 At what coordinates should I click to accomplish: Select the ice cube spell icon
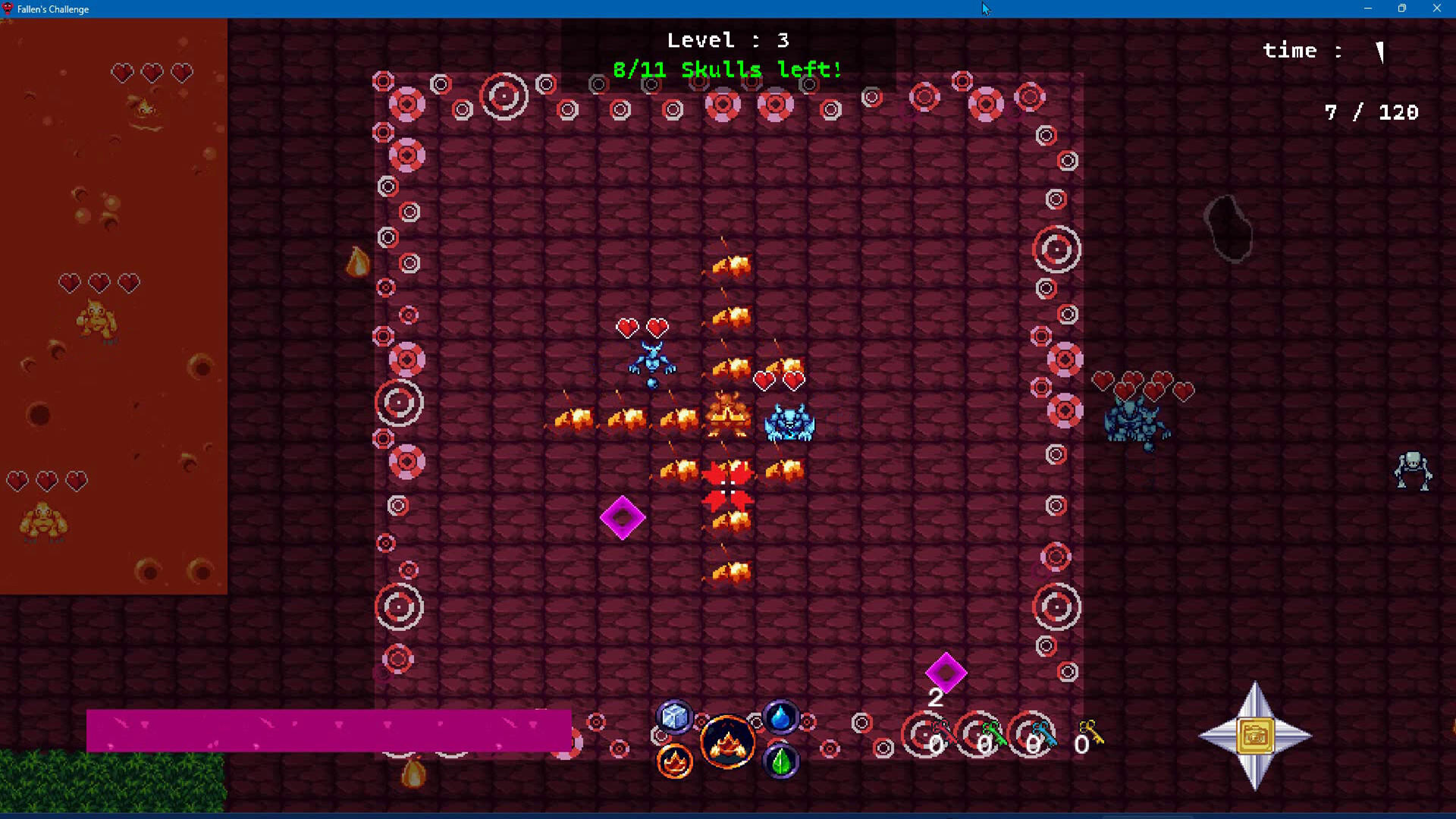tap(674, 715)
